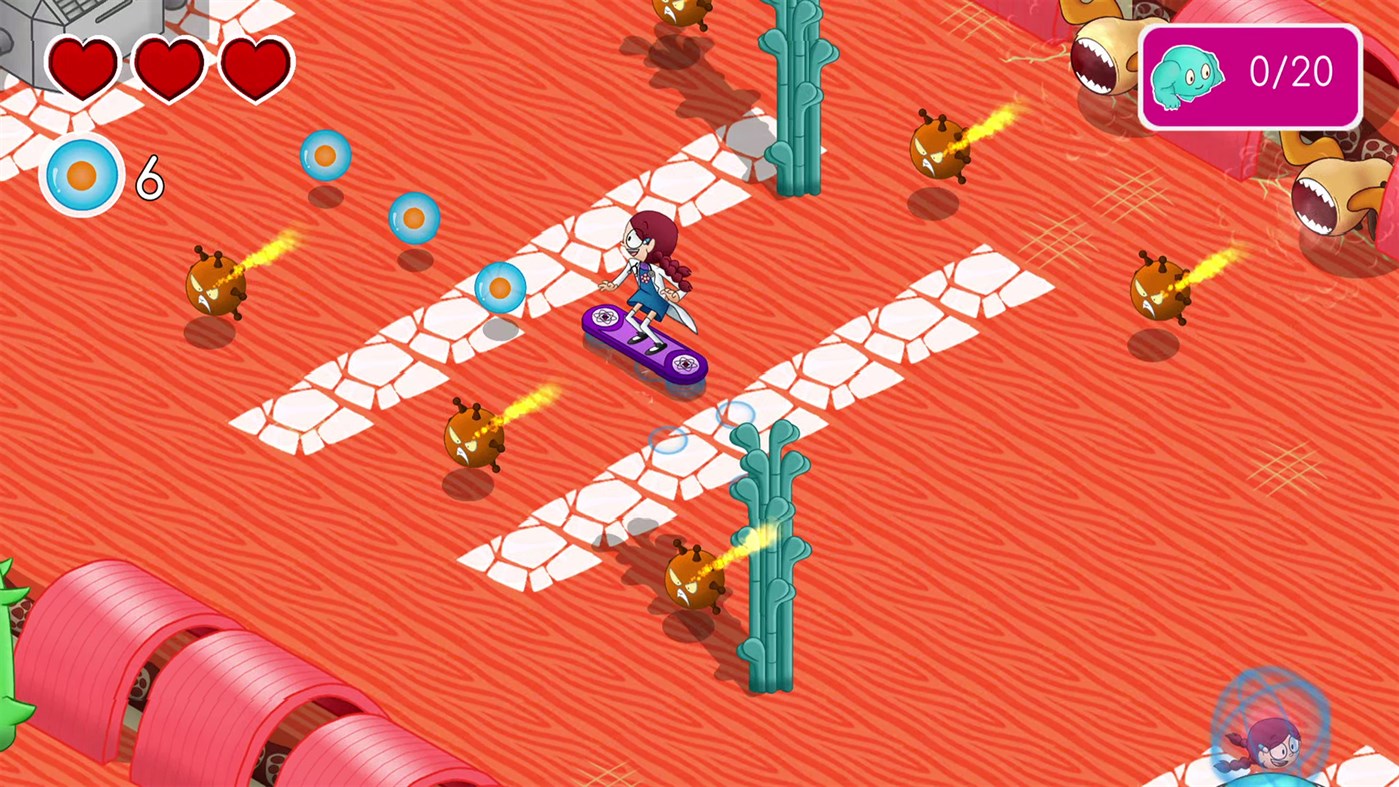This screenshot has width=1399, height=787.
Task: Click the middle floating blue orb
Action: pyautogui.click(x=413, y=219)
